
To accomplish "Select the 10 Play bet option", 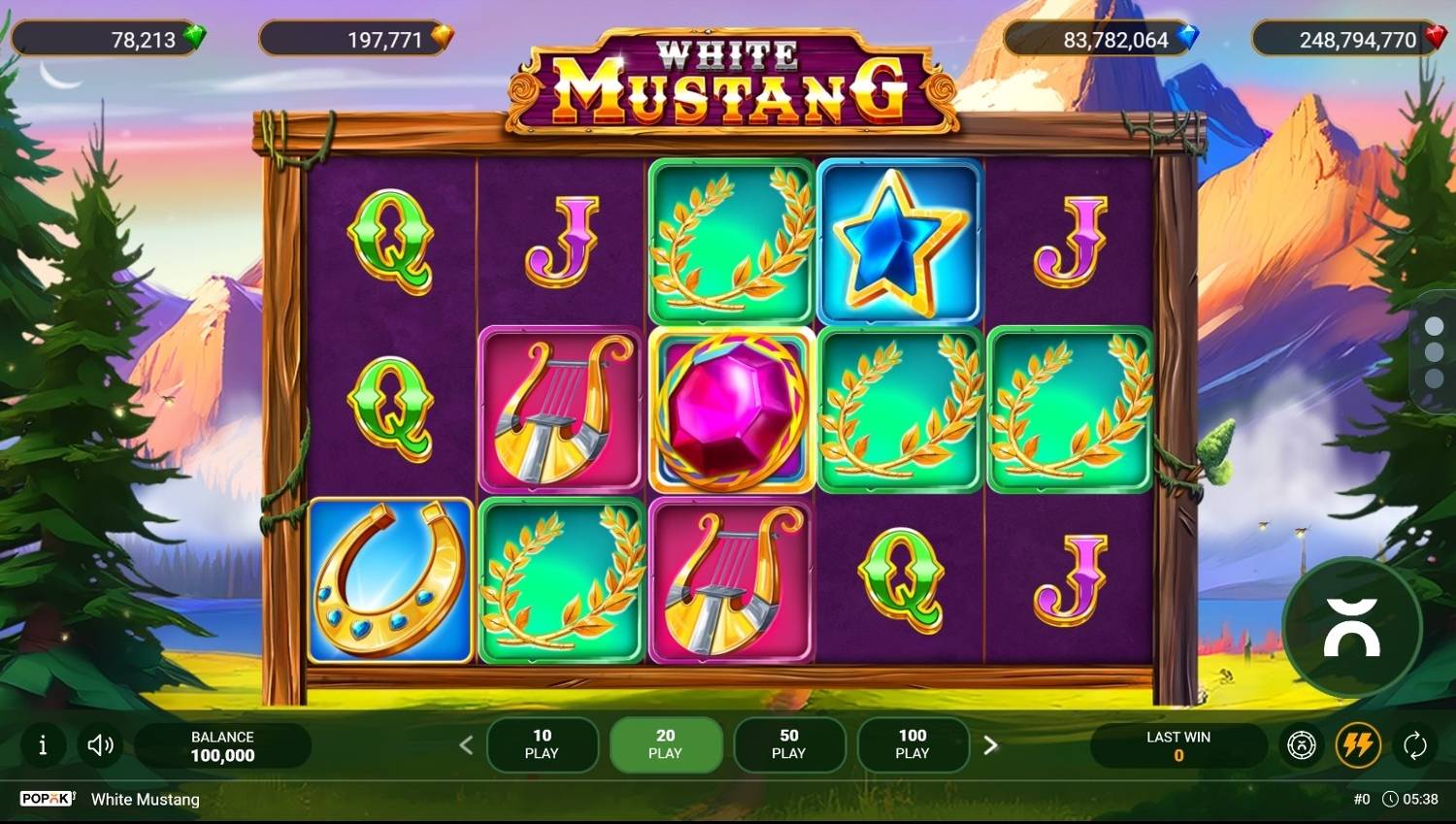I will point(542,744).
